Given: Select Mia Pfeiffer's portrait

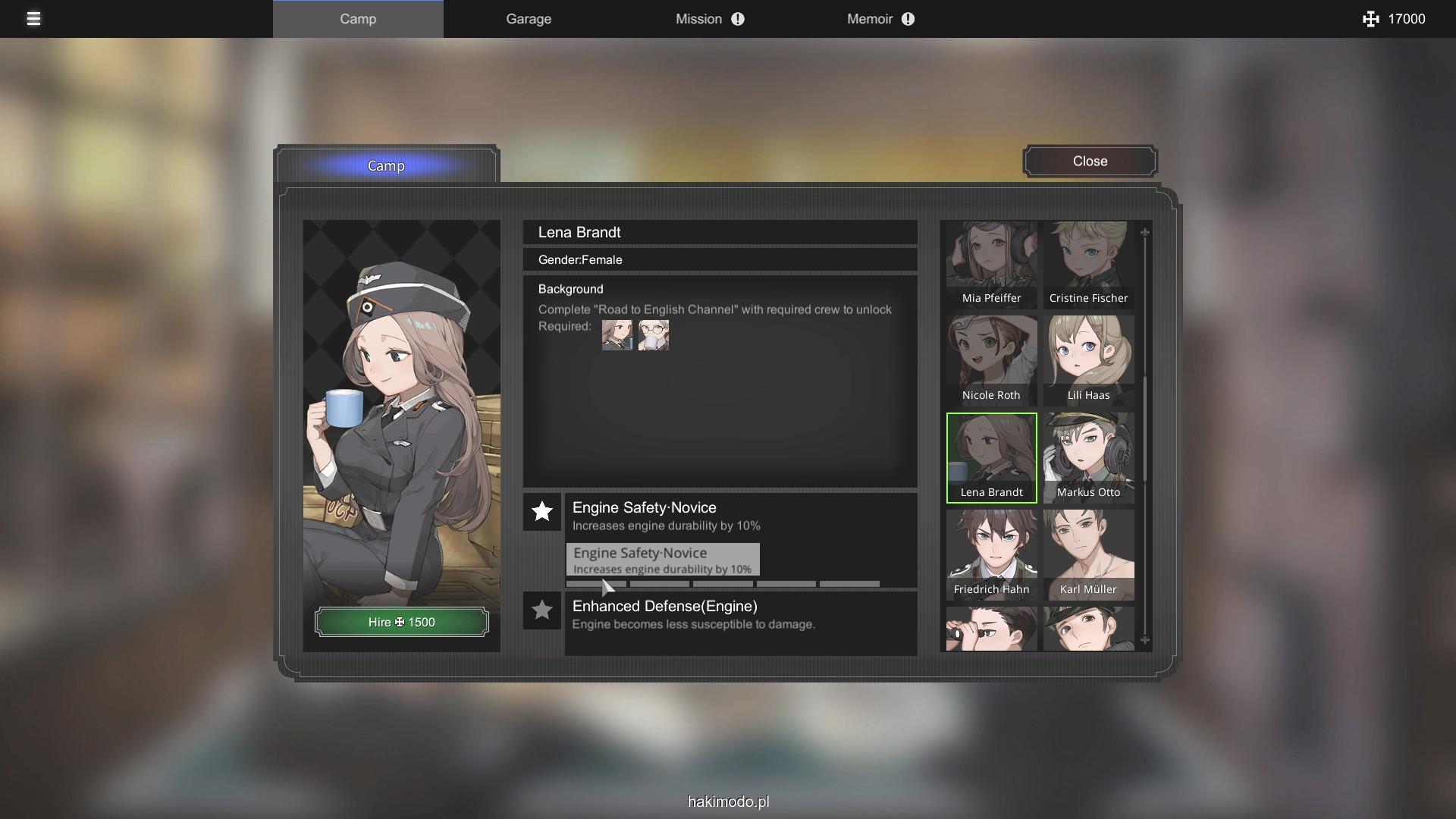Looking at the screenshot, I should pyautogui.click(x=991, y=264).
